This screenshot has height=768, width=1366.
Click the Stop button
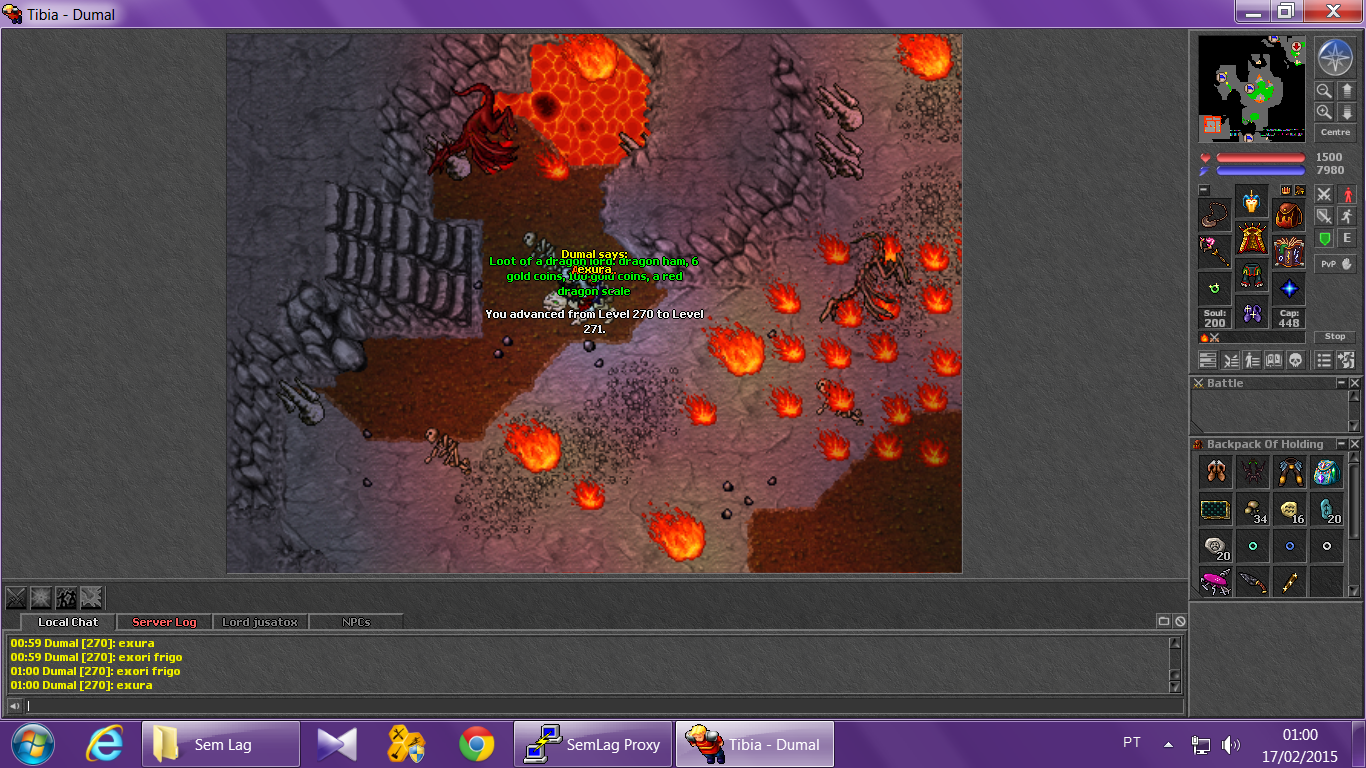(1335, 337)
